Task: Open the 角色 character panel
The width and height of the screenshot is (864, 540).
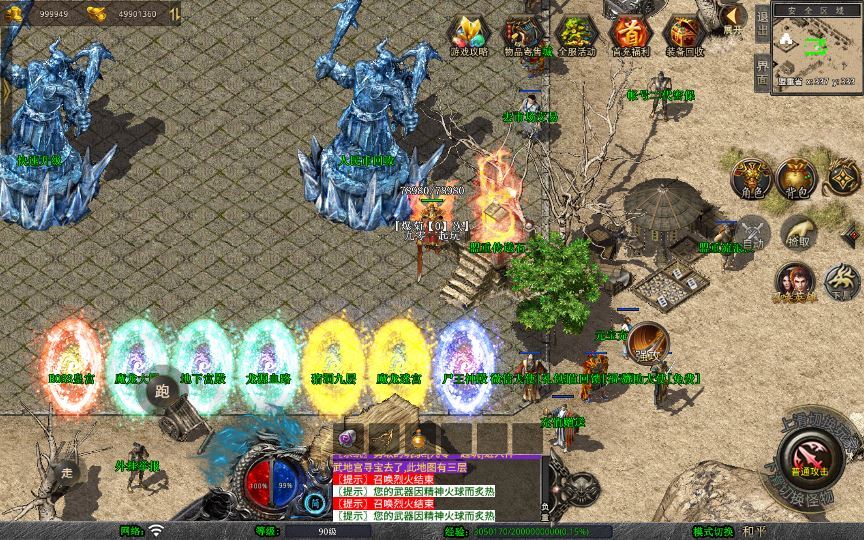Action: (x=751, y=178)
